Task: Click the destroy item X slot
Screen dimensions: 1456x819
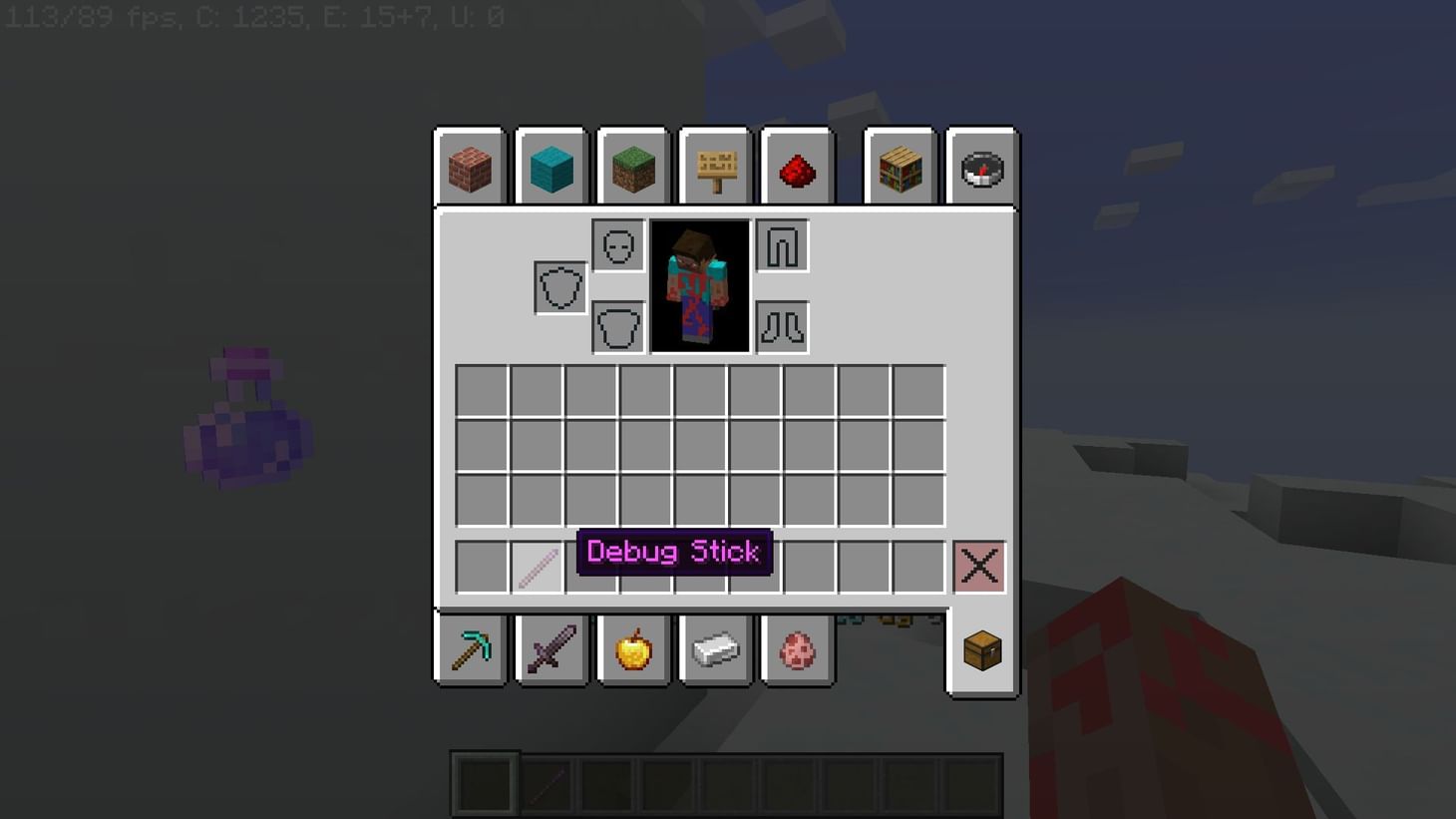Action: point(978,566)
